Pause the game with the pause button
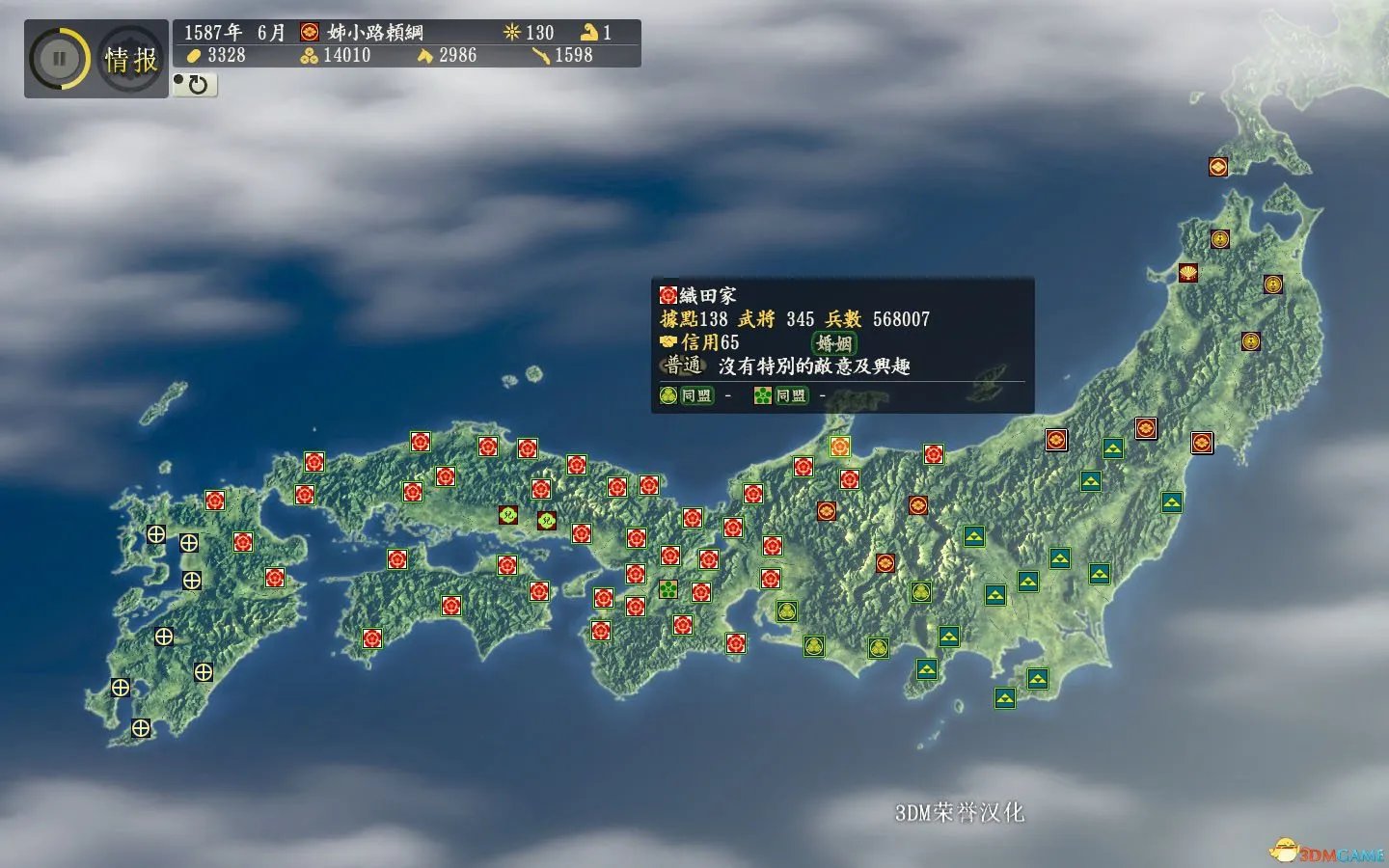1389x868 pixels. [58, 58]
